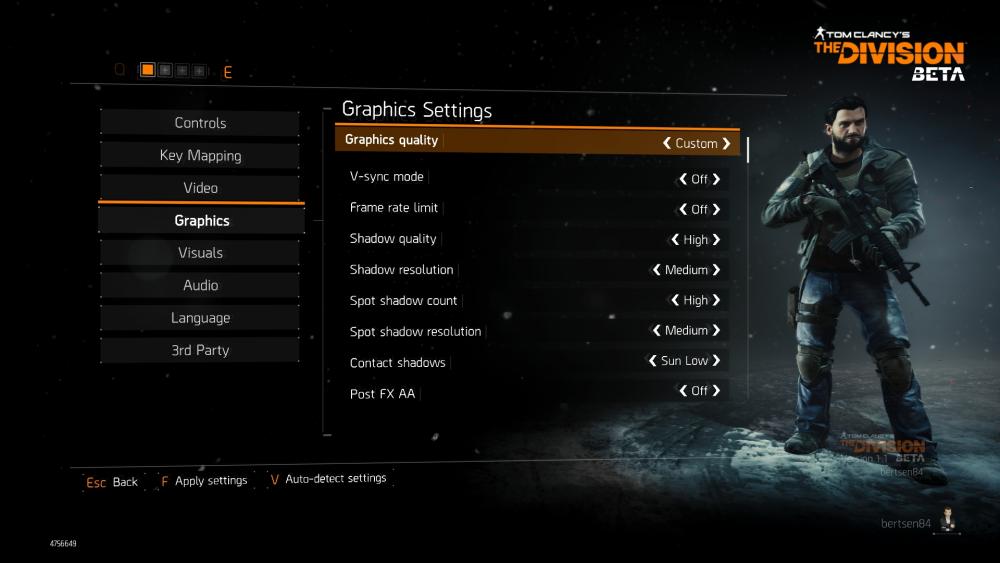
Task: Go to the Audio settings
Action: pyautogui.click(x=200, y=285)
